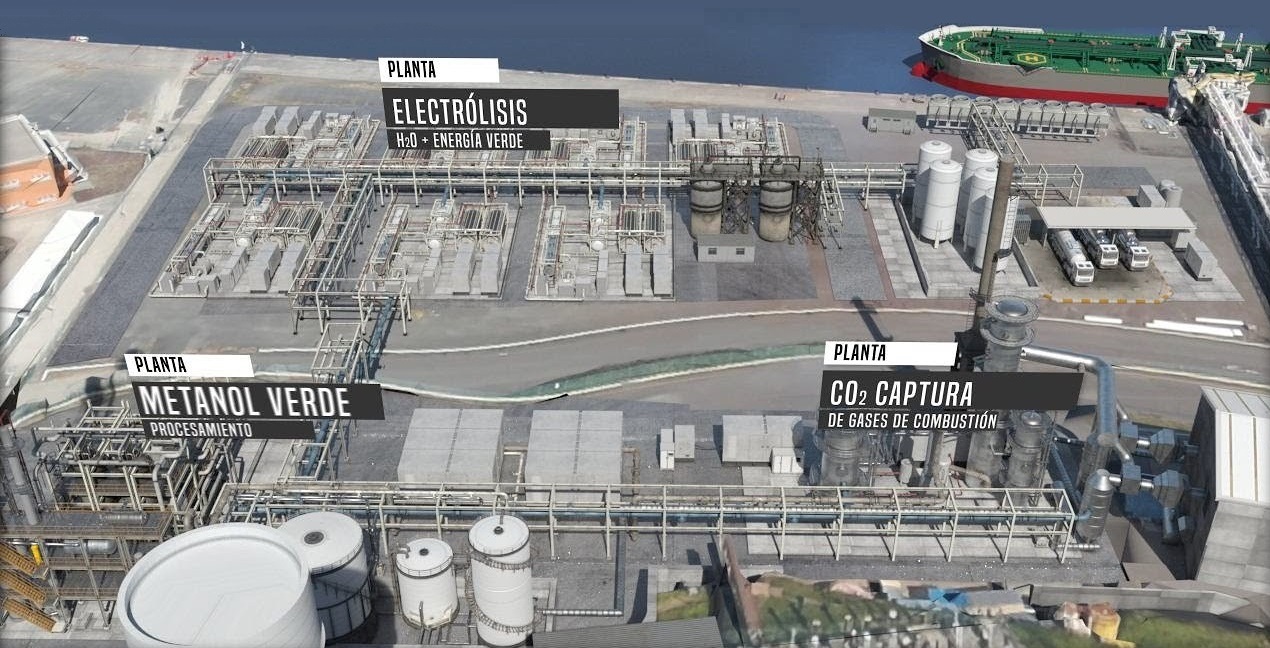This screenshot has height=648, width=1270.
Task: Open the Metanol Verde plant label
Action: click(257, 401)
